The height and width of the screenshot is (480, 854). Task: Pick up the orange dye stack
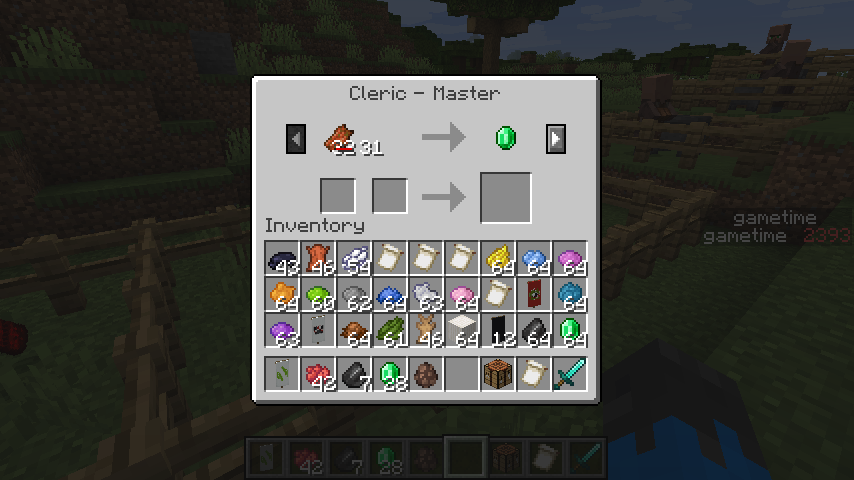282,295
